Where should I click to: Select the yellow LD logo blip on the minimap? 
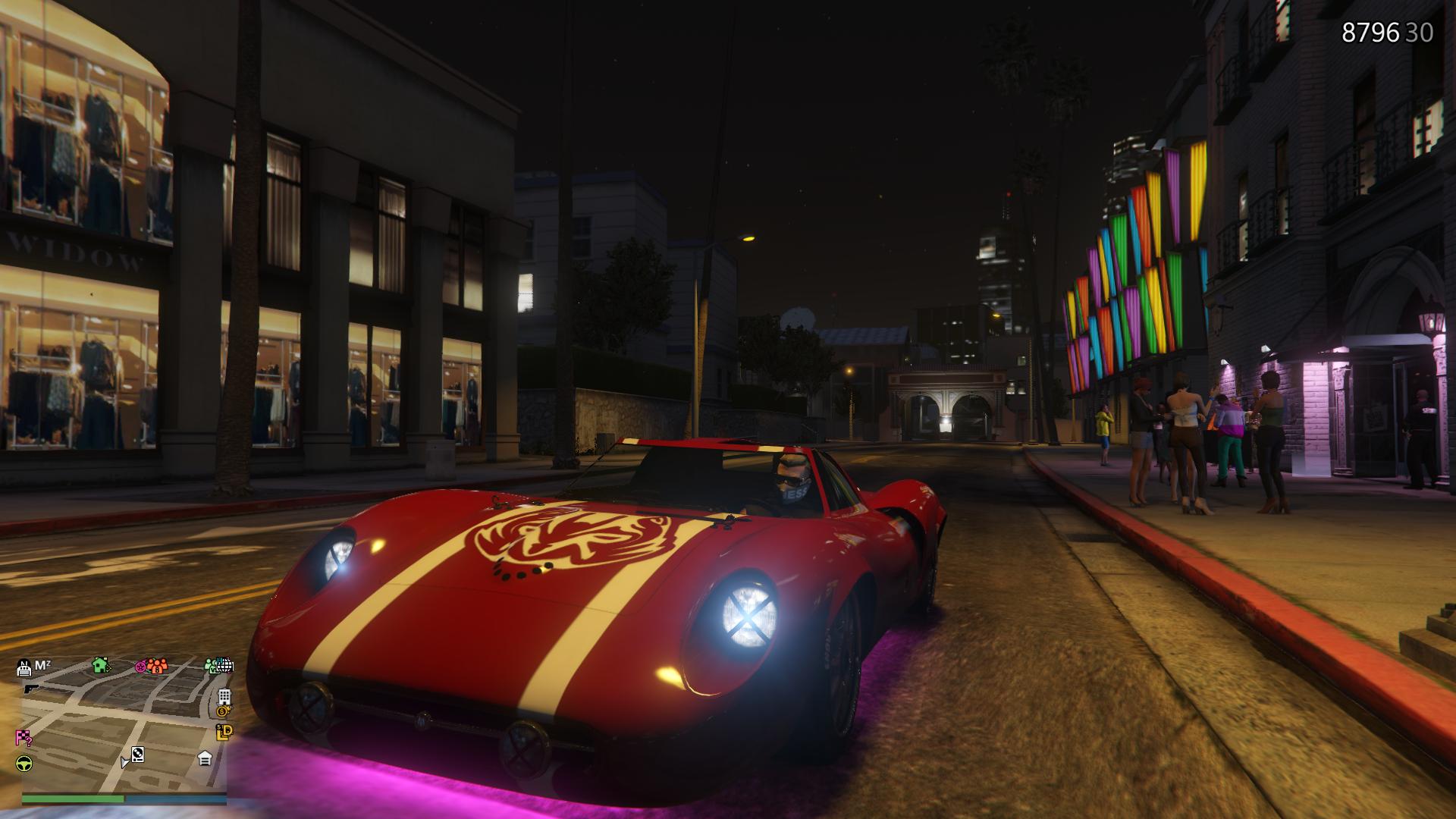click(x=224, y=732)
